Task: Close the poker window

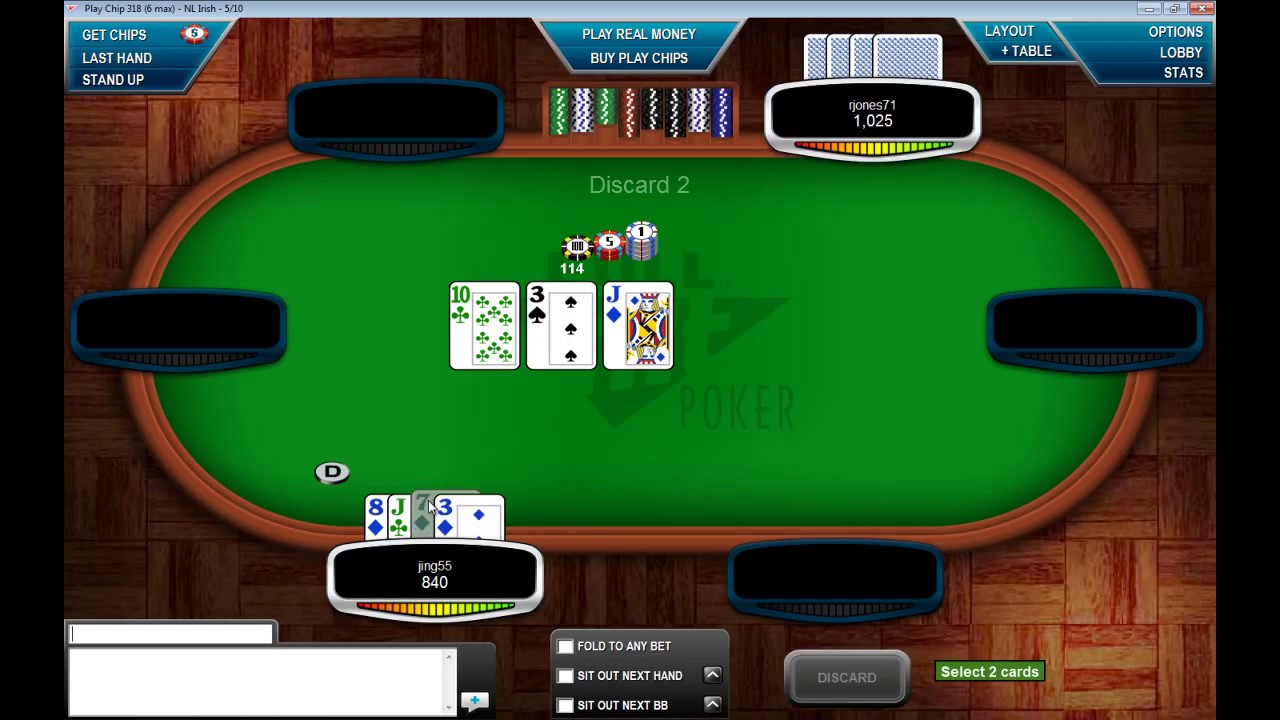Action: point(1202,9)
